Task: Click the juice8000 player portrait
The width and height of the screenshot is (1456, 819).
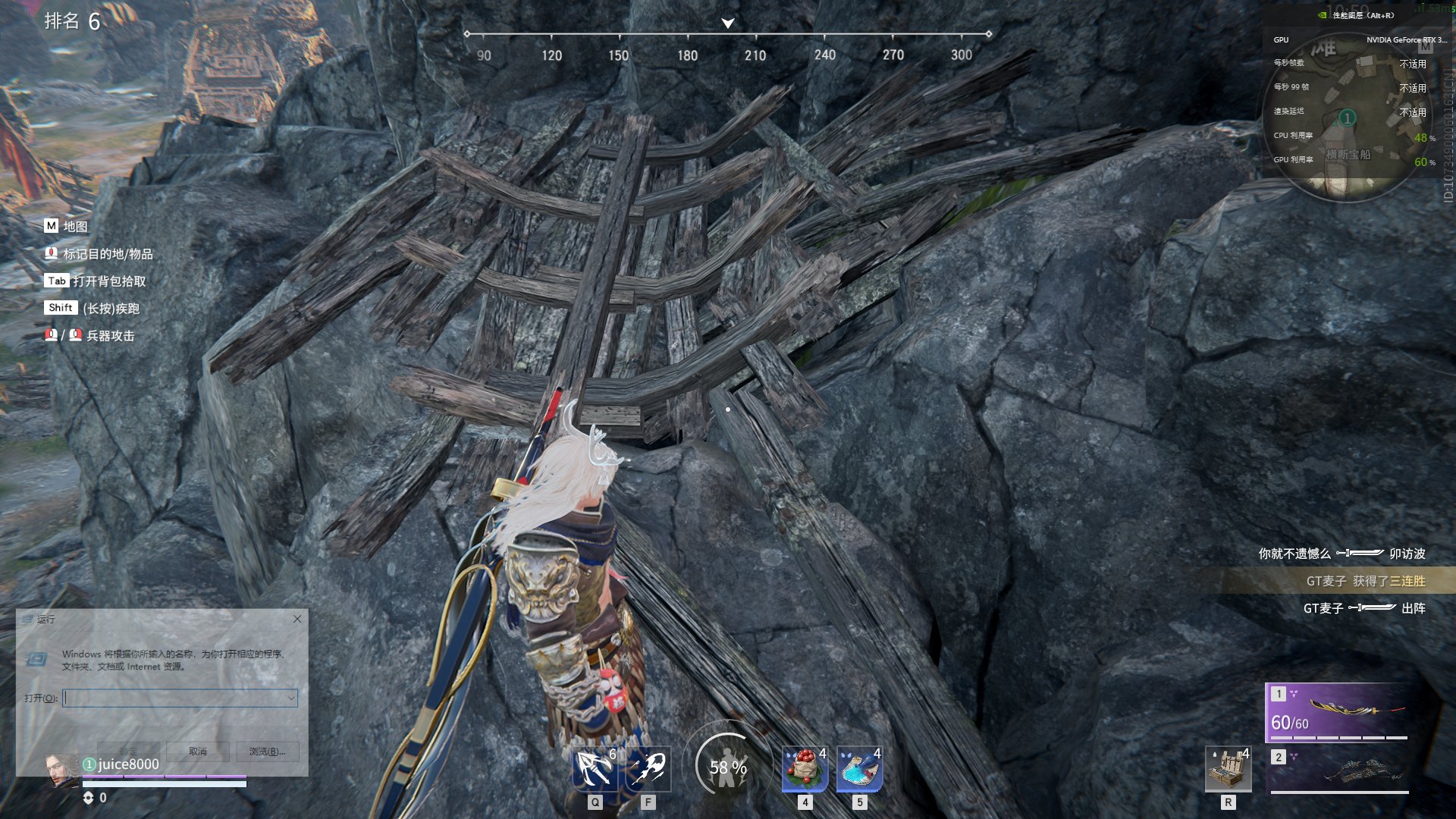Action: pos(62,769)
